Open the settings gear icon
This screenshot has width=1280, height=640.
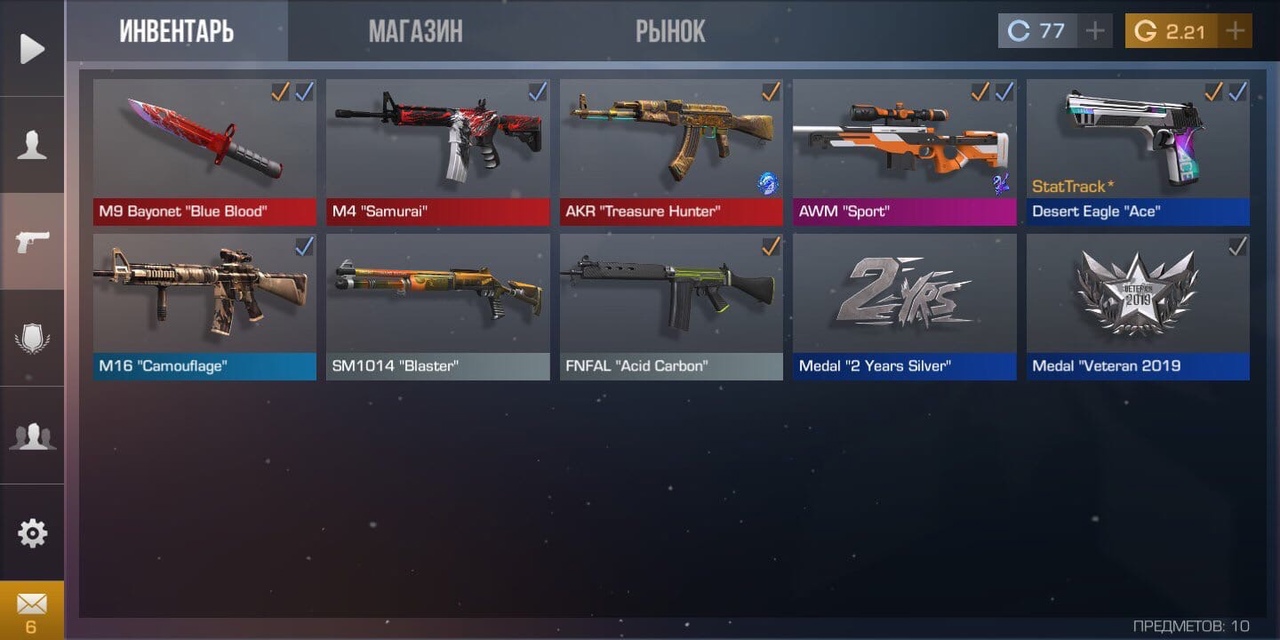coord(32,533)
